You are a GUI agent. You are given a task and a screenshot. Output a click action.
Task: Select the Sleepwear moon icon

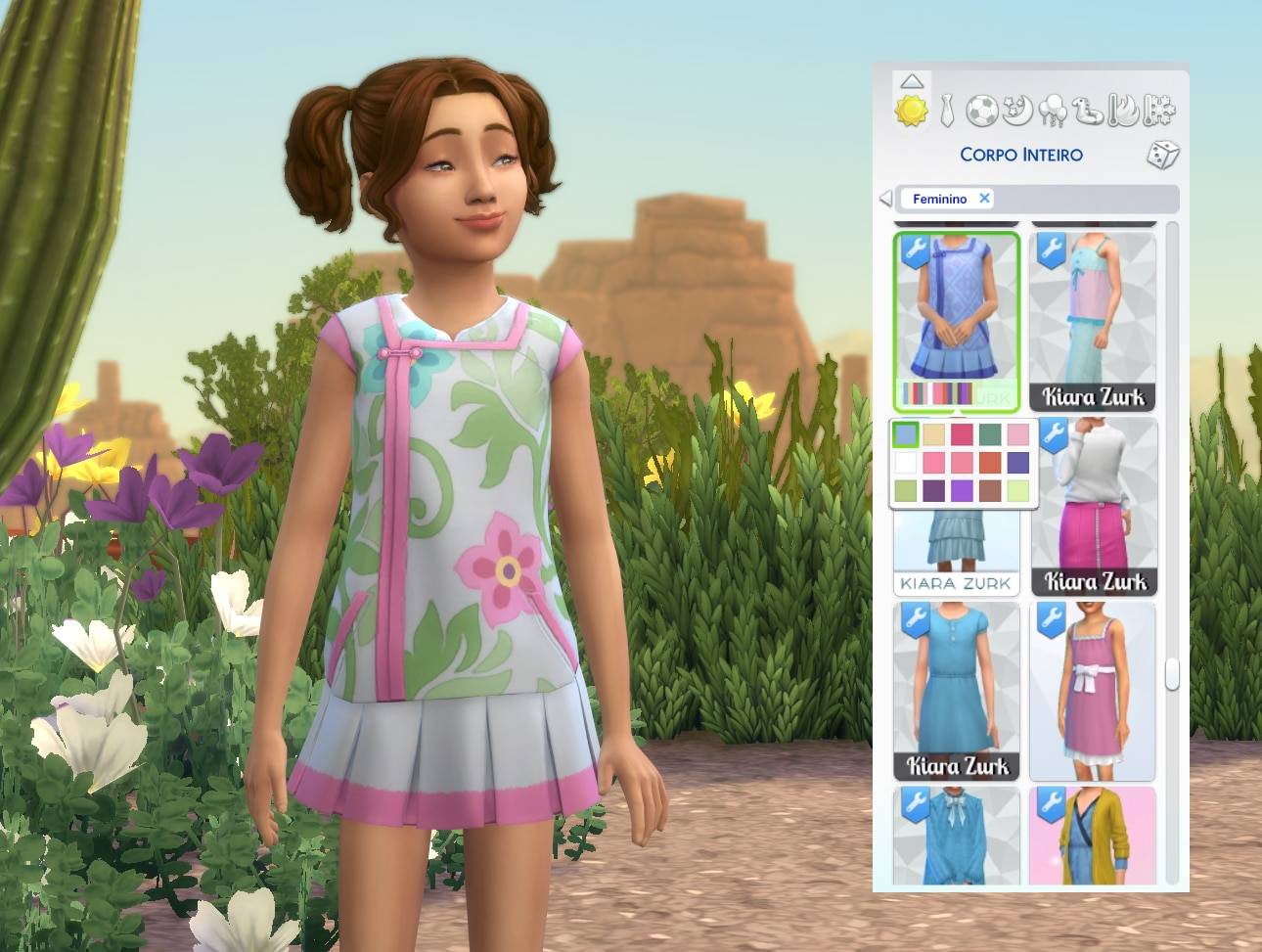pos(1017,113)
